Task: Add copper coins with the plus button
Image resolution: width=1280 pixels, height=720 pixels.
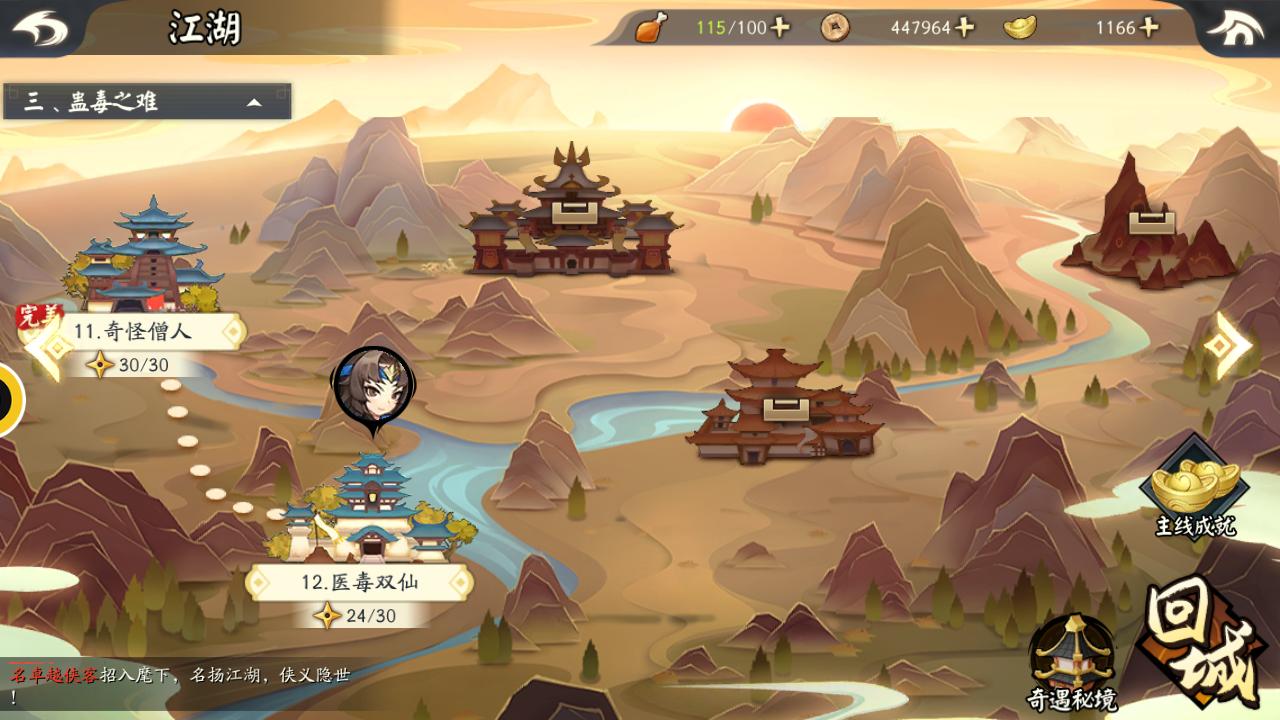Action: pyautogui.click(x=964, y=27)
